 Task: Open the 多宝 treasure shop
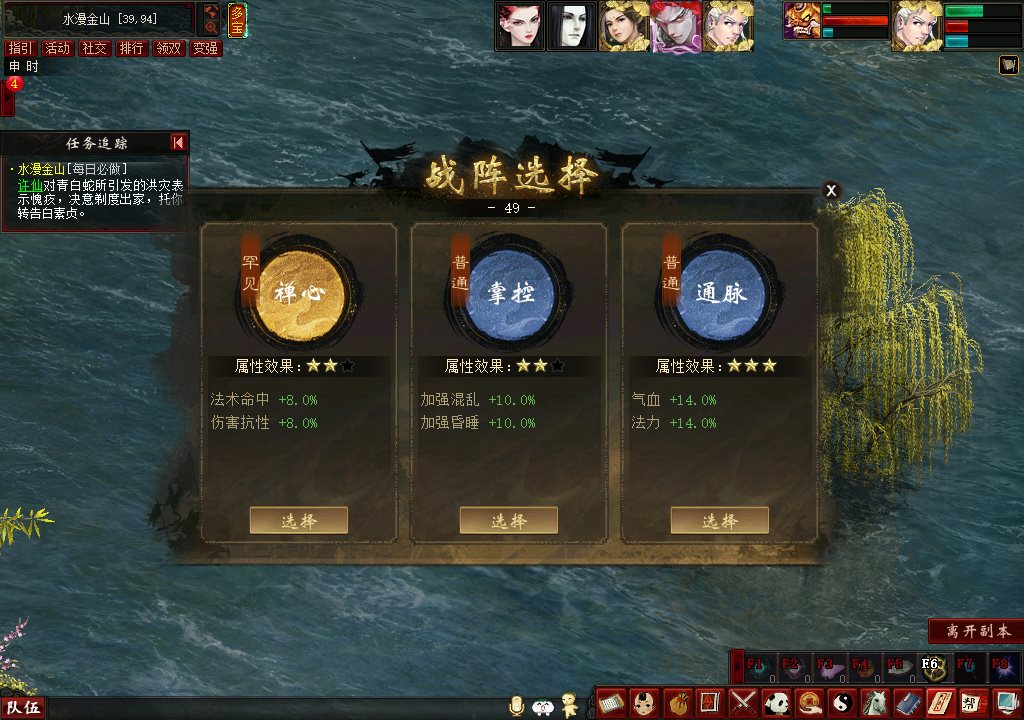tap(237, 18)
